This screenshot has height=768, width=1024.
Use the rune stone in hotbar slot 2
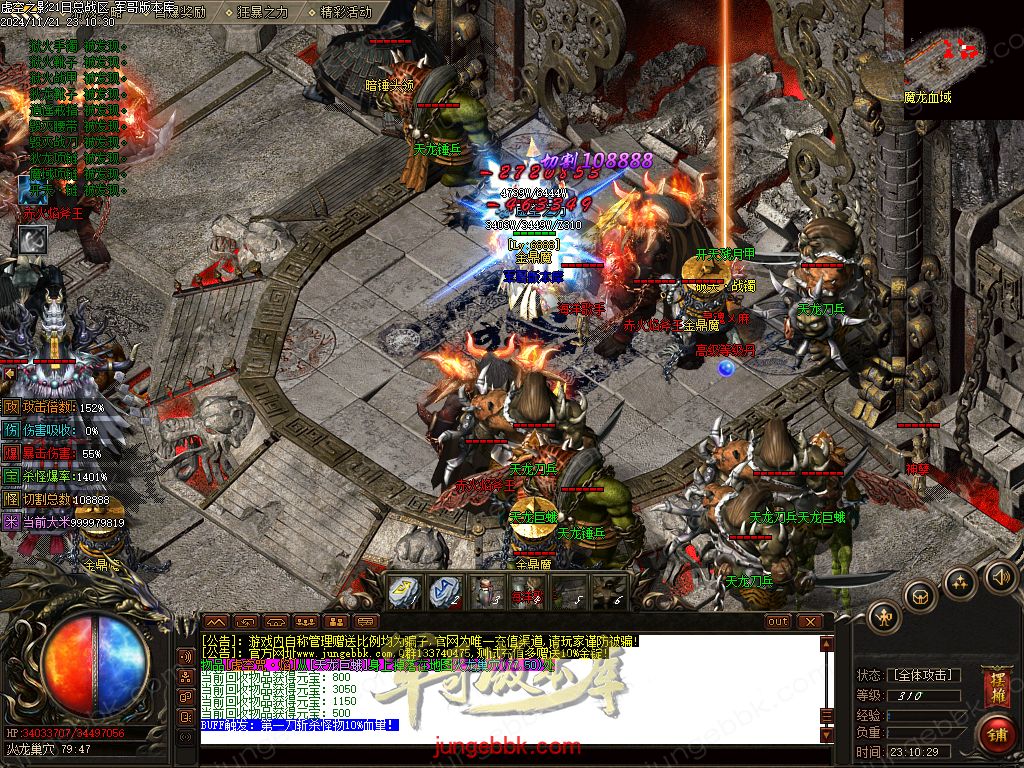pos(445,592)
